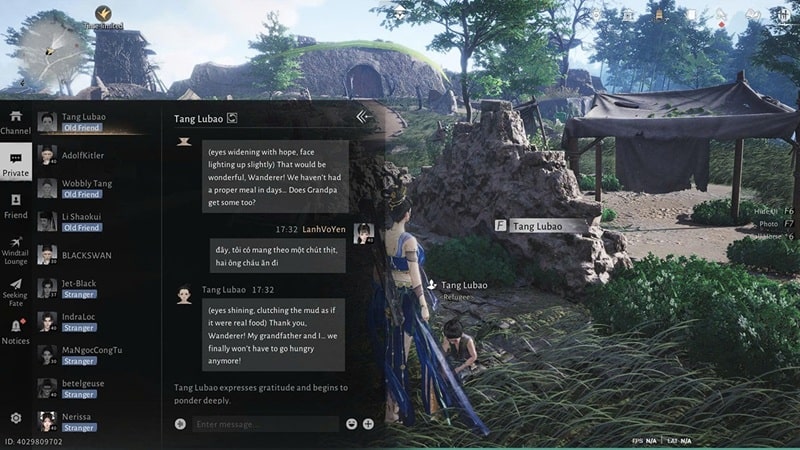This screenshot has height=450, width=800.
Task: Open the Friend list tab
Action: (16, 206)
